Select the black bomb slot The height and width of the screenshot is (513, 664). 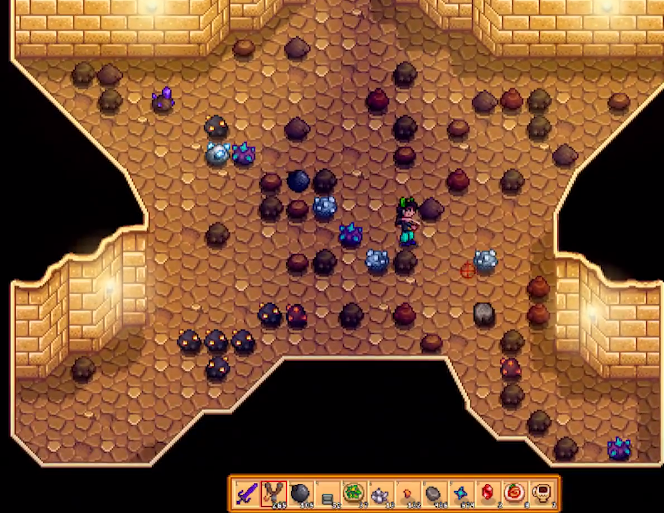pyautogui.click(x=300, y=492)
